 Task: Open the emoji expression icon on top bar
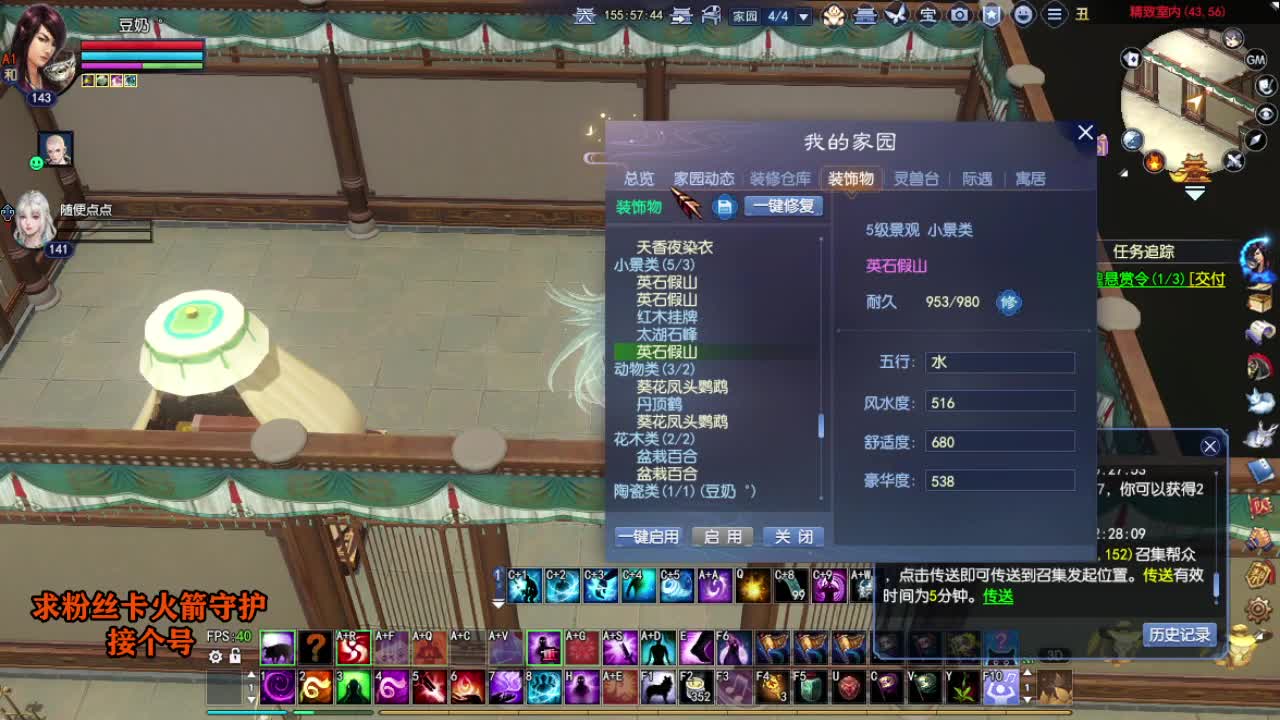1023,14
